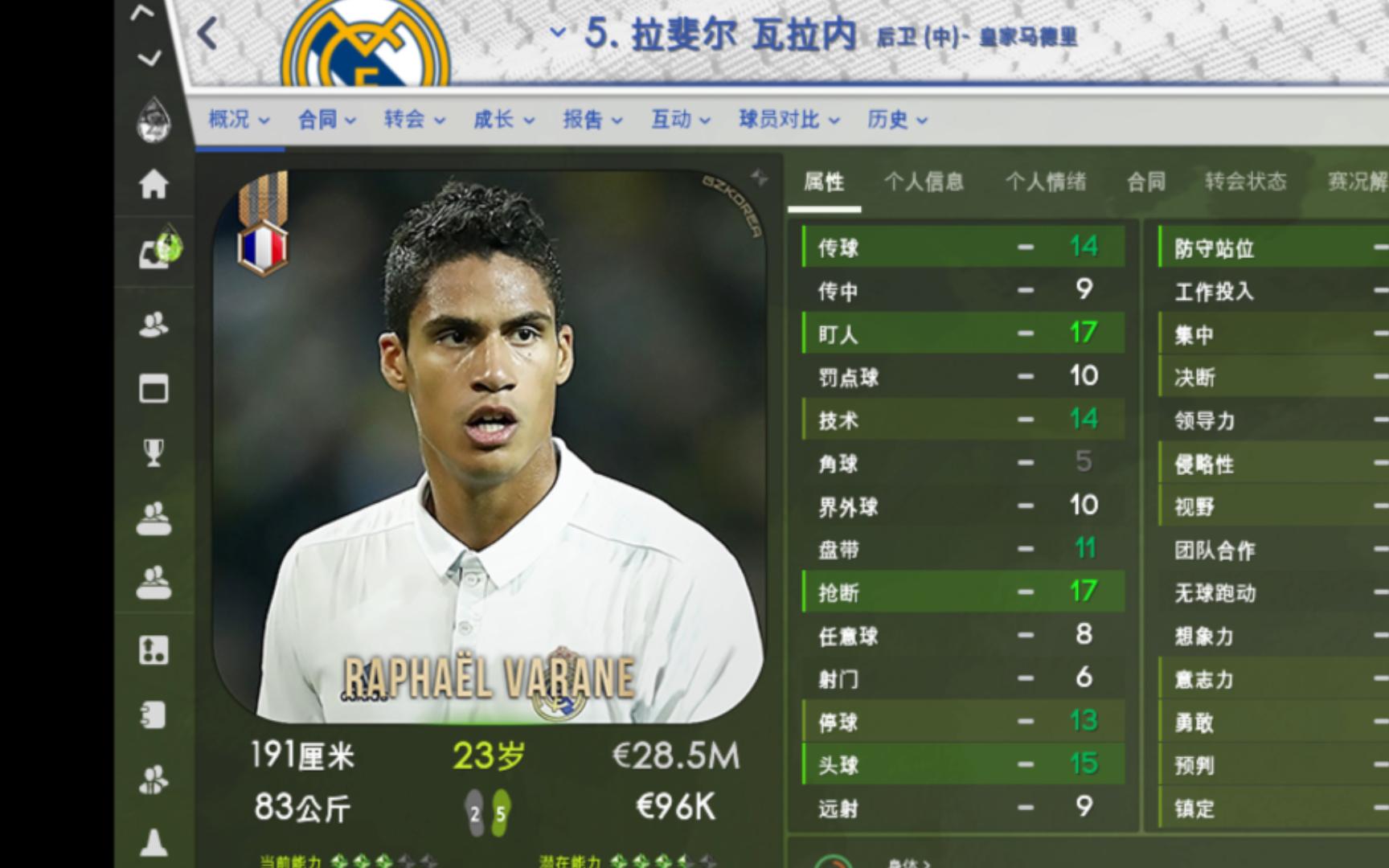Select the 抢断 attribute row
The height and width of the screenshot is (868, 1389).
[x=963, y=592]
